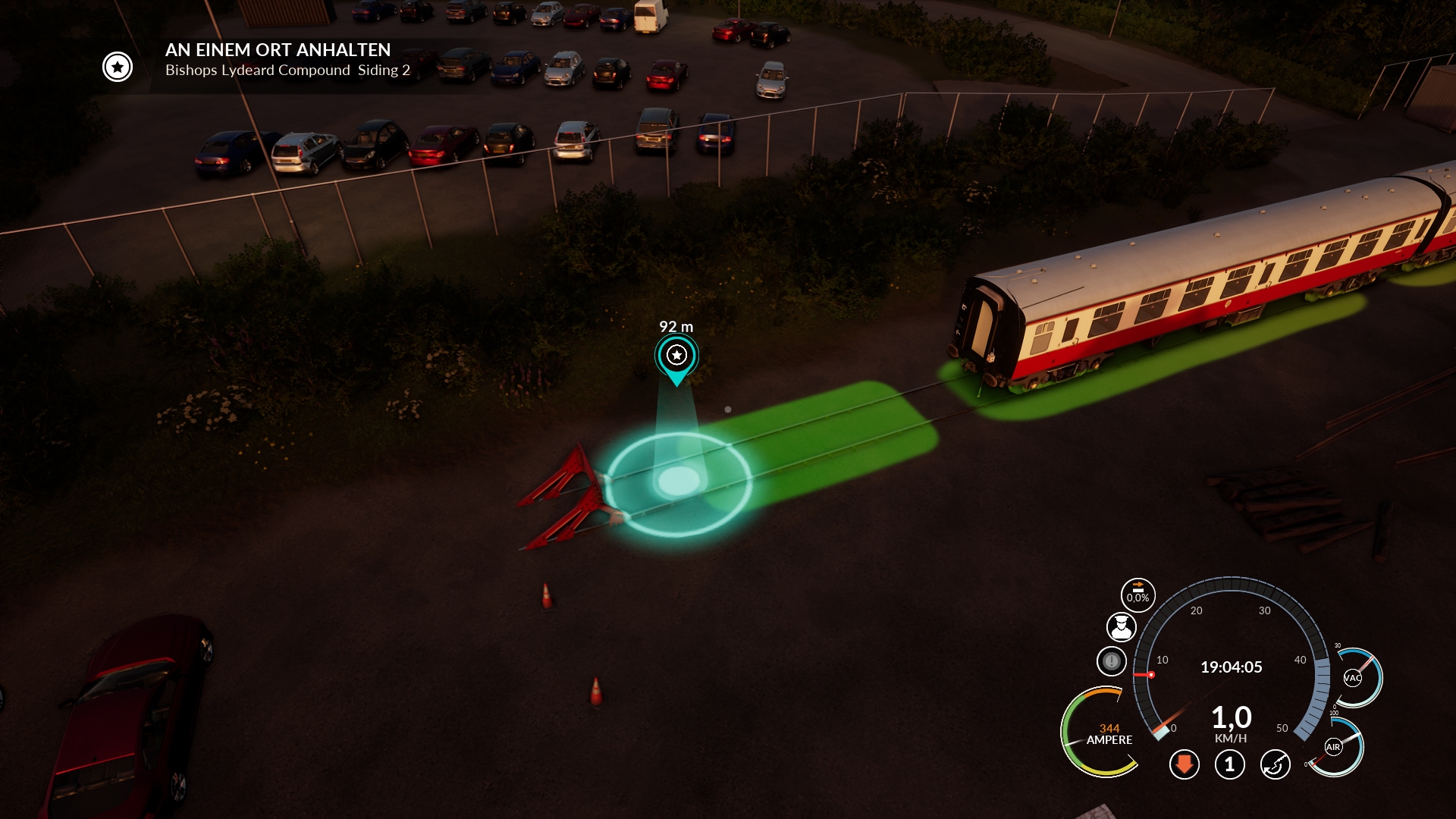Screen dimensions: 1456x819
Task: Click the grey exclamation alert icon
Action: tap(1112, 661)
